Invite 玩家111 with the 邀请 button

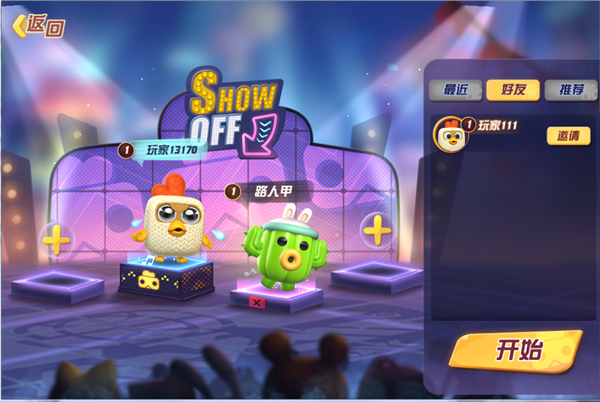(x=567, y=135)
